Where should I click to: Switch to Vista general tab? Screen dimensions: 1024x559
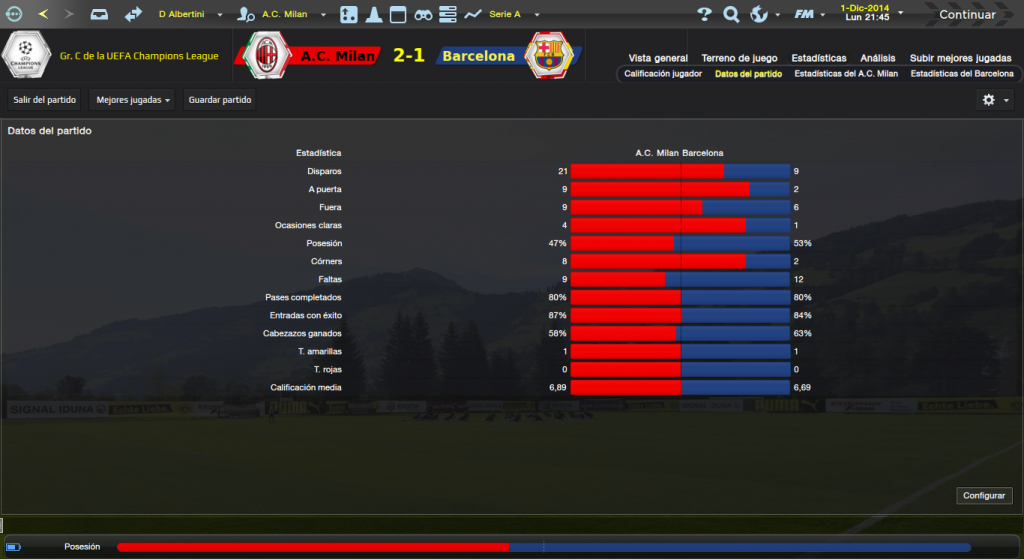click(x=658, y=58)
